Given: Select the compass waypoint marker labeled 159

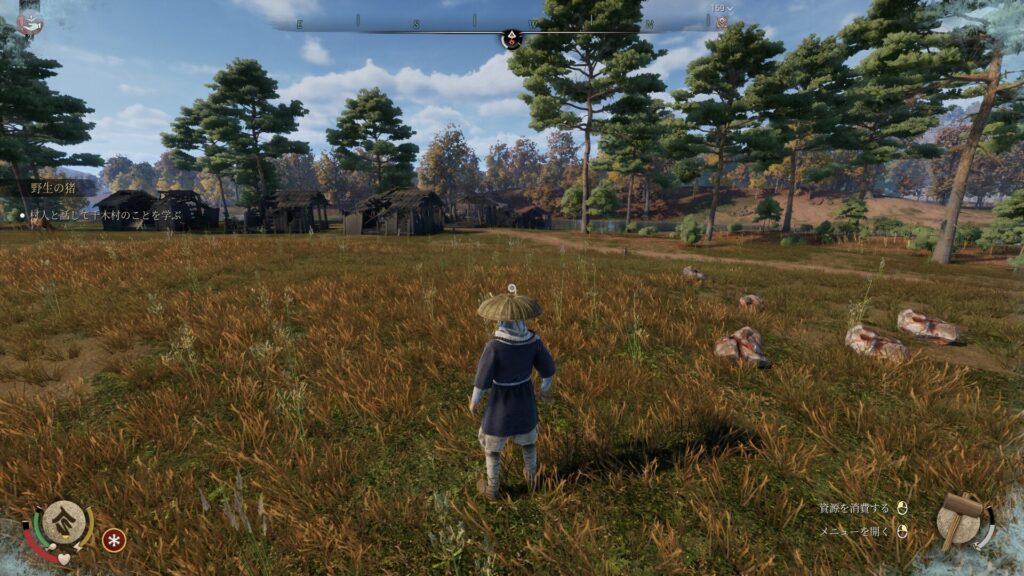Looking at the screenshot, I should 721,21.
